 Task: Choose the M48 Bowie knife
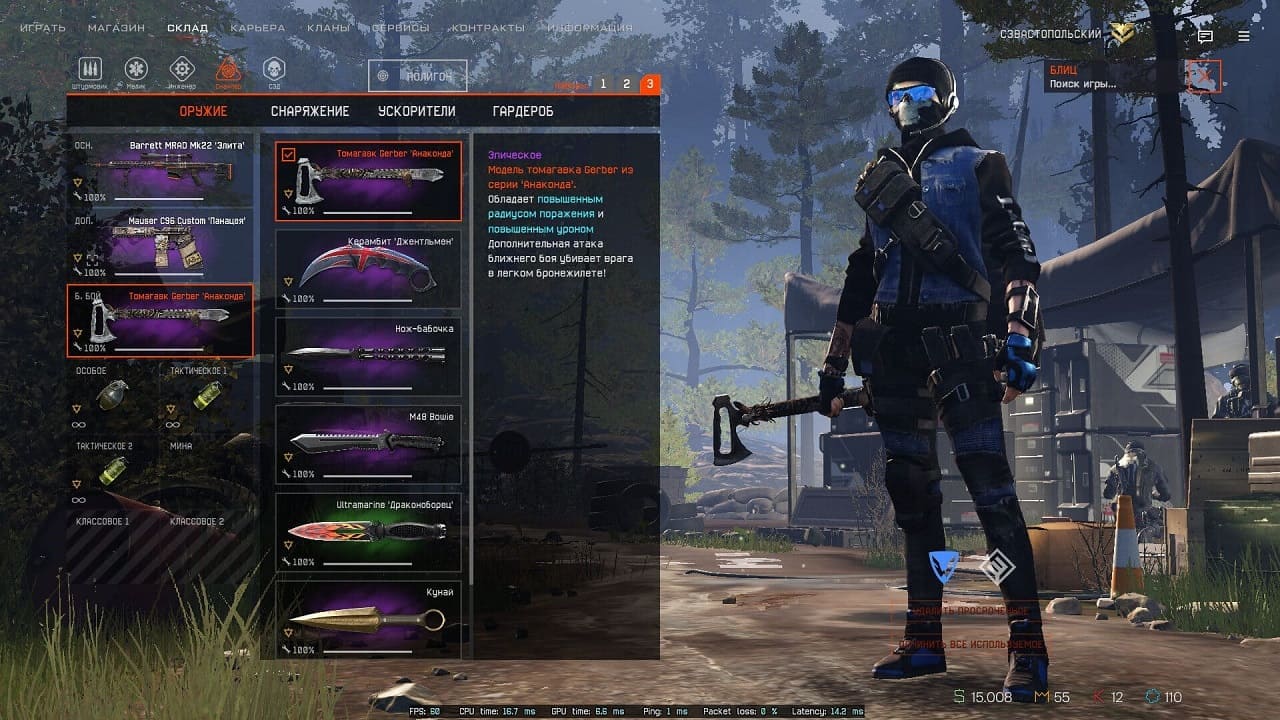pos(368,444)
